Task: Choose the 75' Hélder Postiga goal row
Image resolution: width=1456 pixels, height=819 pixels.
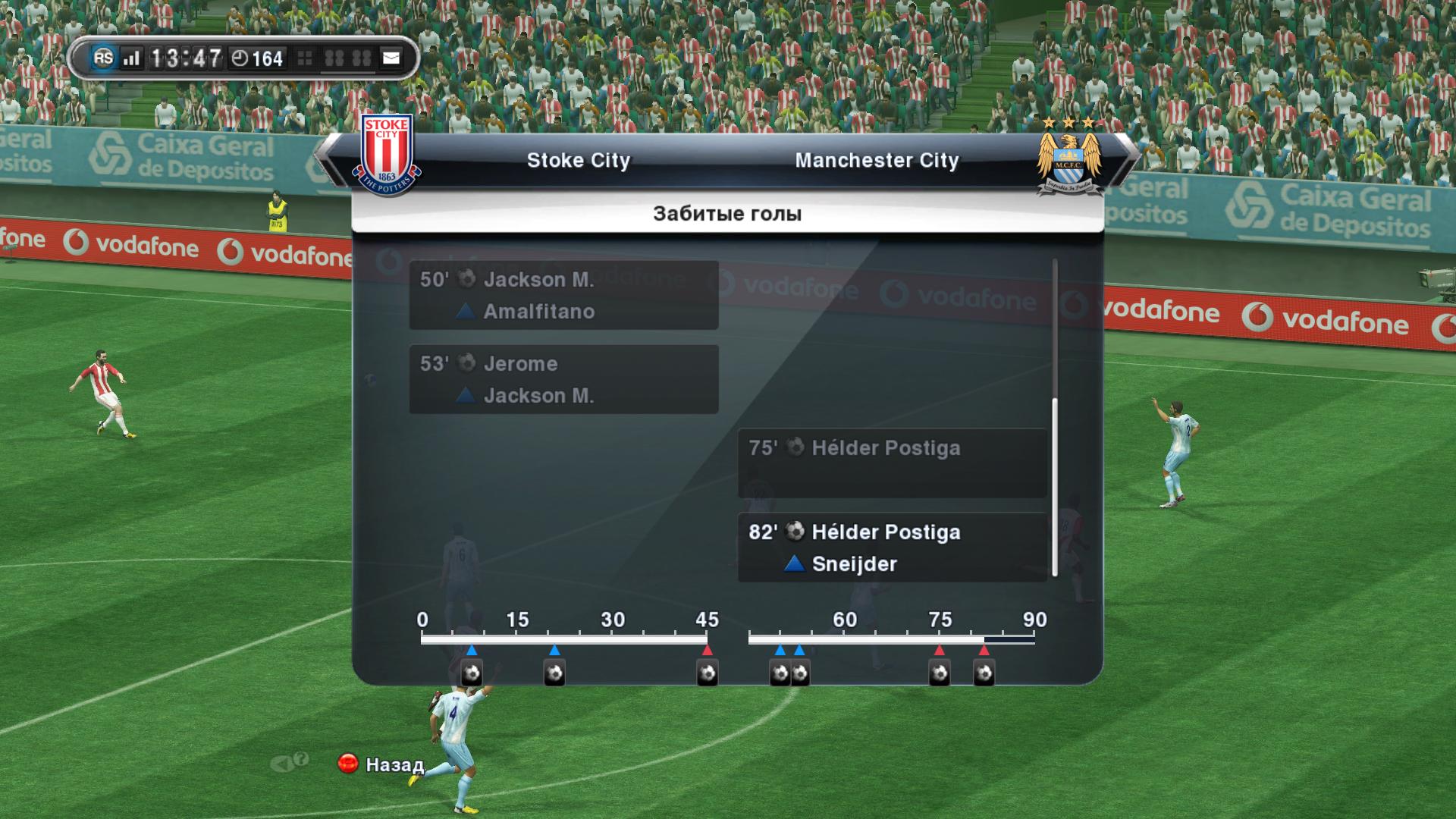Action: (892, 463)
